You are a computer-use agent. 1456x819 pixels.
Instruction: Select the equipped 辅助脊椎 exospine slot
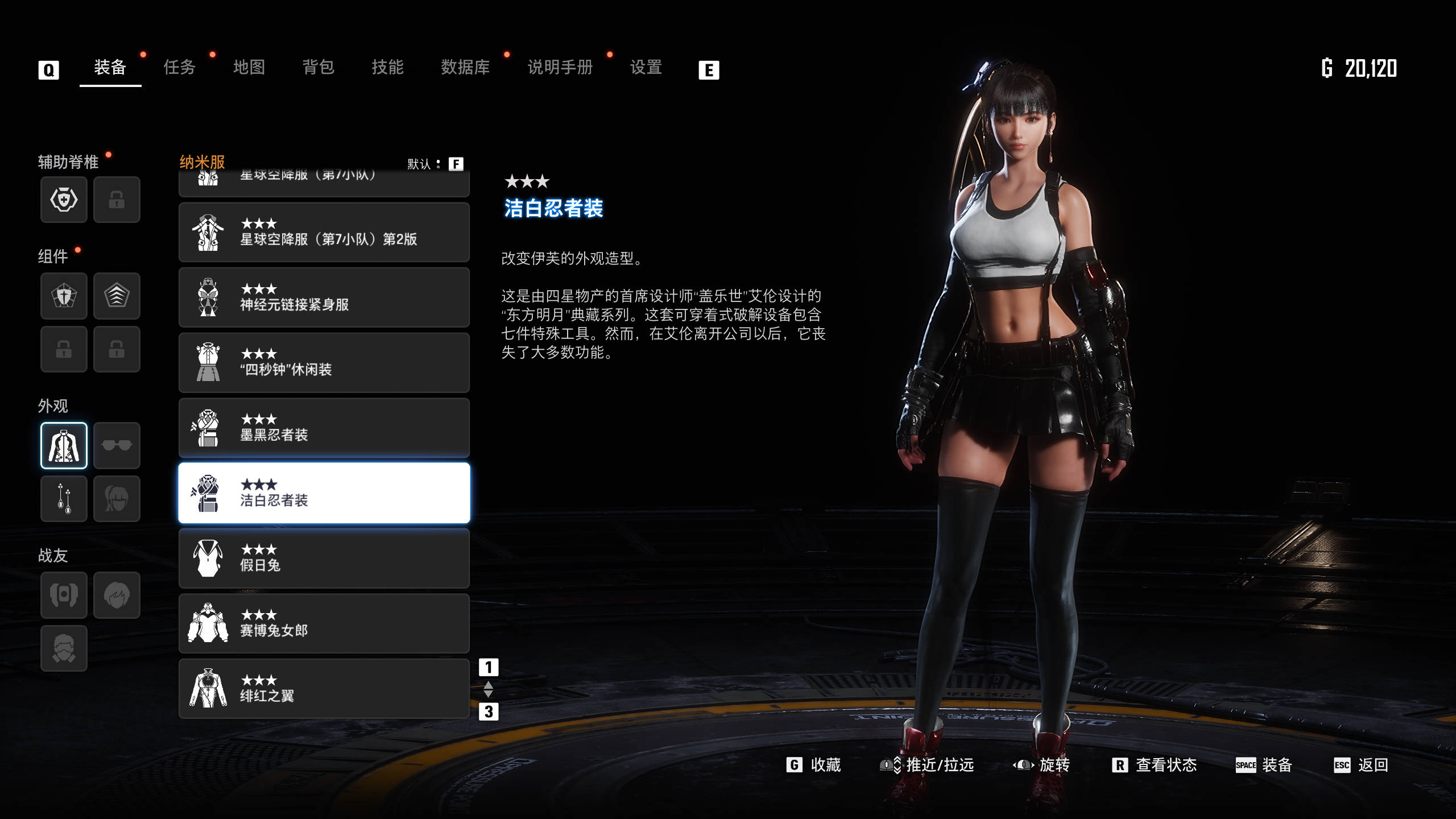point(64,200)
